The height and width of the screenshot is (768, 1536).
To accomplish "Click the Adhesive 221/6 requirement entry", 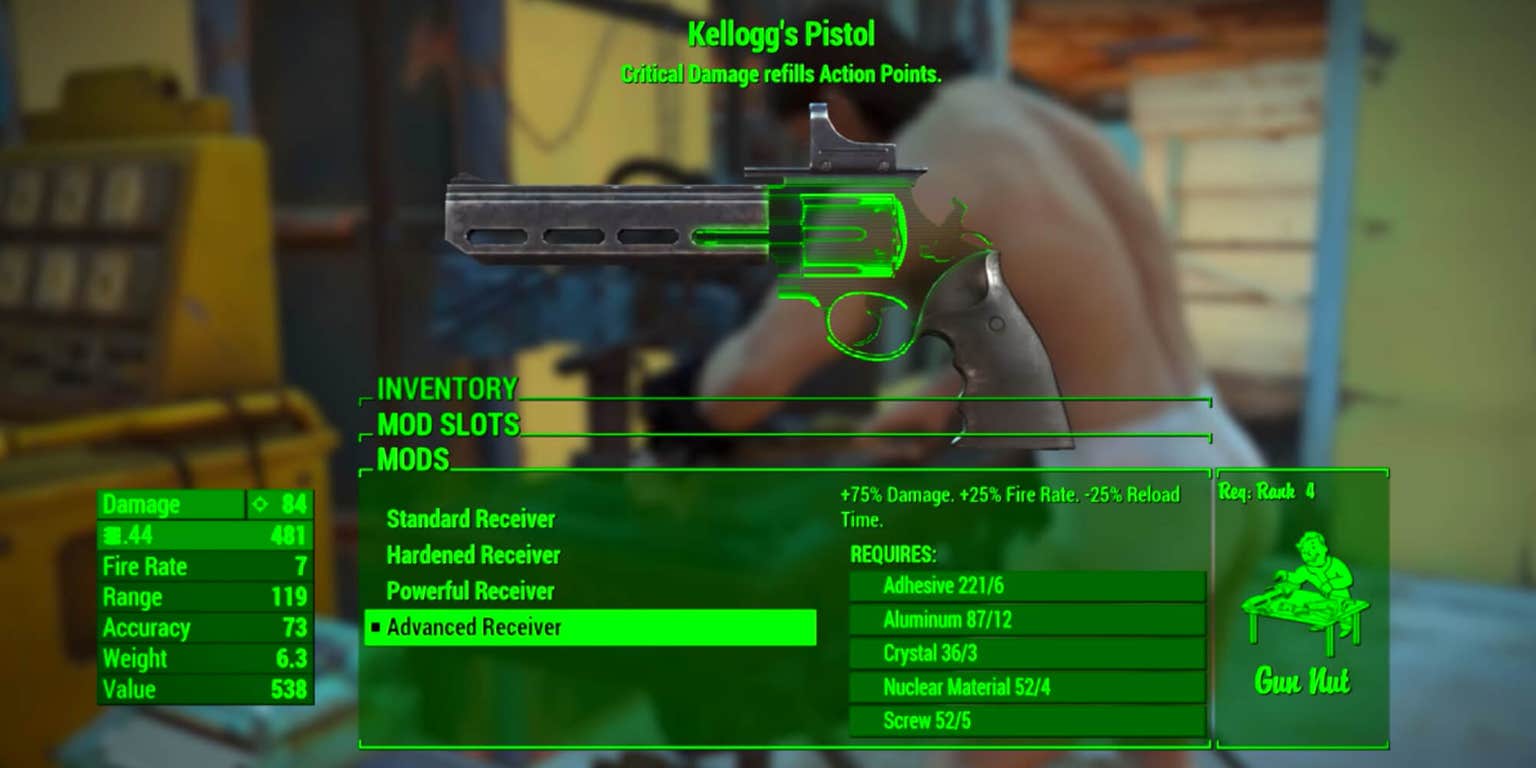I will click(1026, 586).
